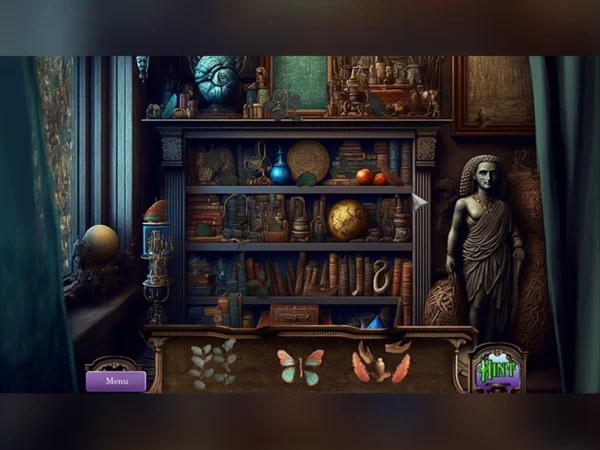Select the leafy sprigs item in tray
The image size is (600, 450).
[212, 363]
